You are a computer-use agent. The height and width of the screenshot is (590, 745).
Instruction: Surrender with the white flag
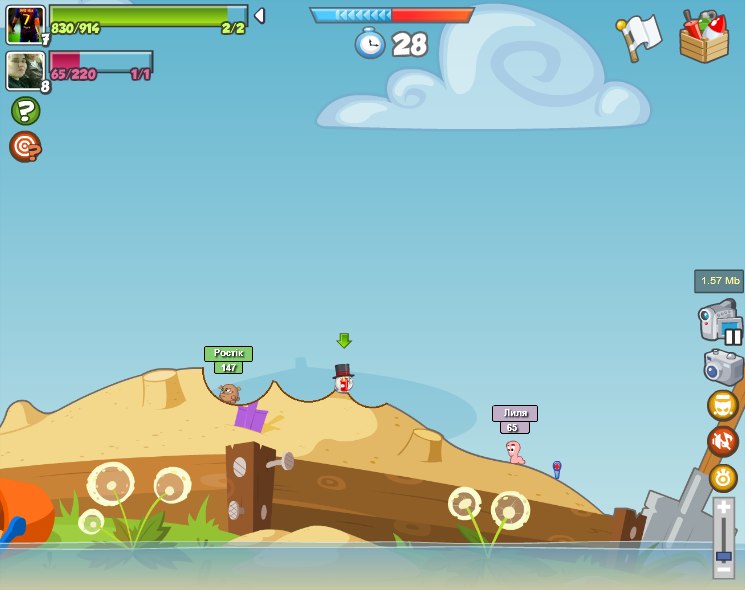point(640,36)
